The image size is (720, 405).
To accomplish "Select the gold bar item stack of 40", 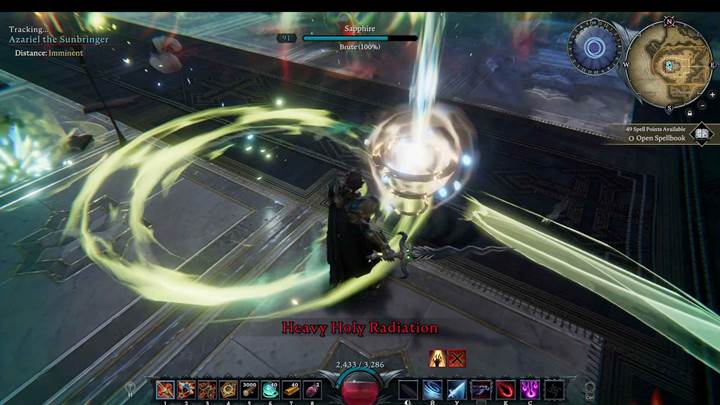I will (292, 390).
